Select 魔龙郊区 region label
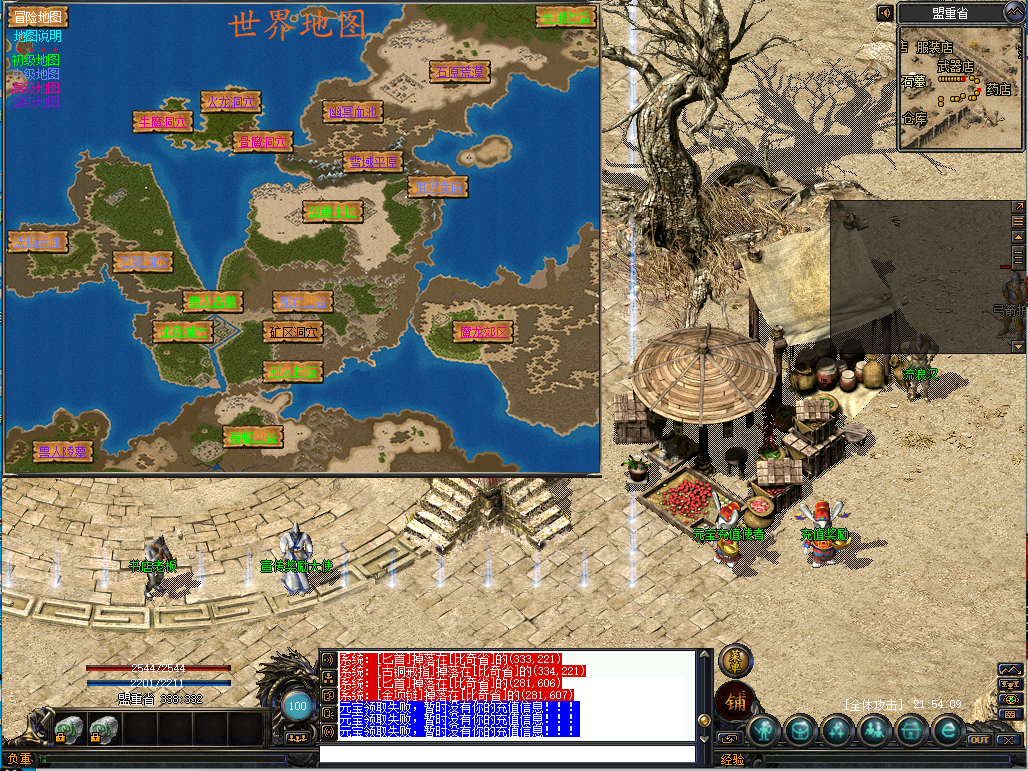The width and height of the screenshot is (1028, 771). (x=483, y=331)
